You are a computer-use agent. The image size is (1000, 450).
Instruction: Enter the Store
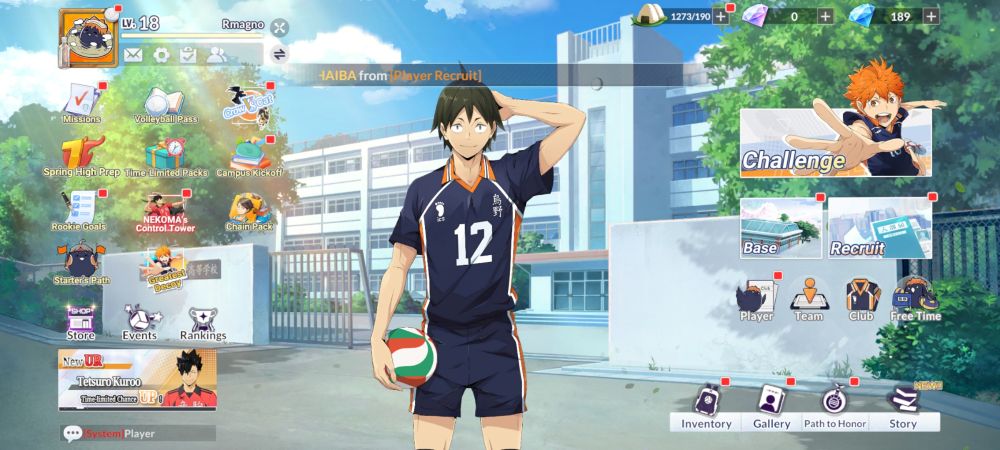tap(81, 322)
